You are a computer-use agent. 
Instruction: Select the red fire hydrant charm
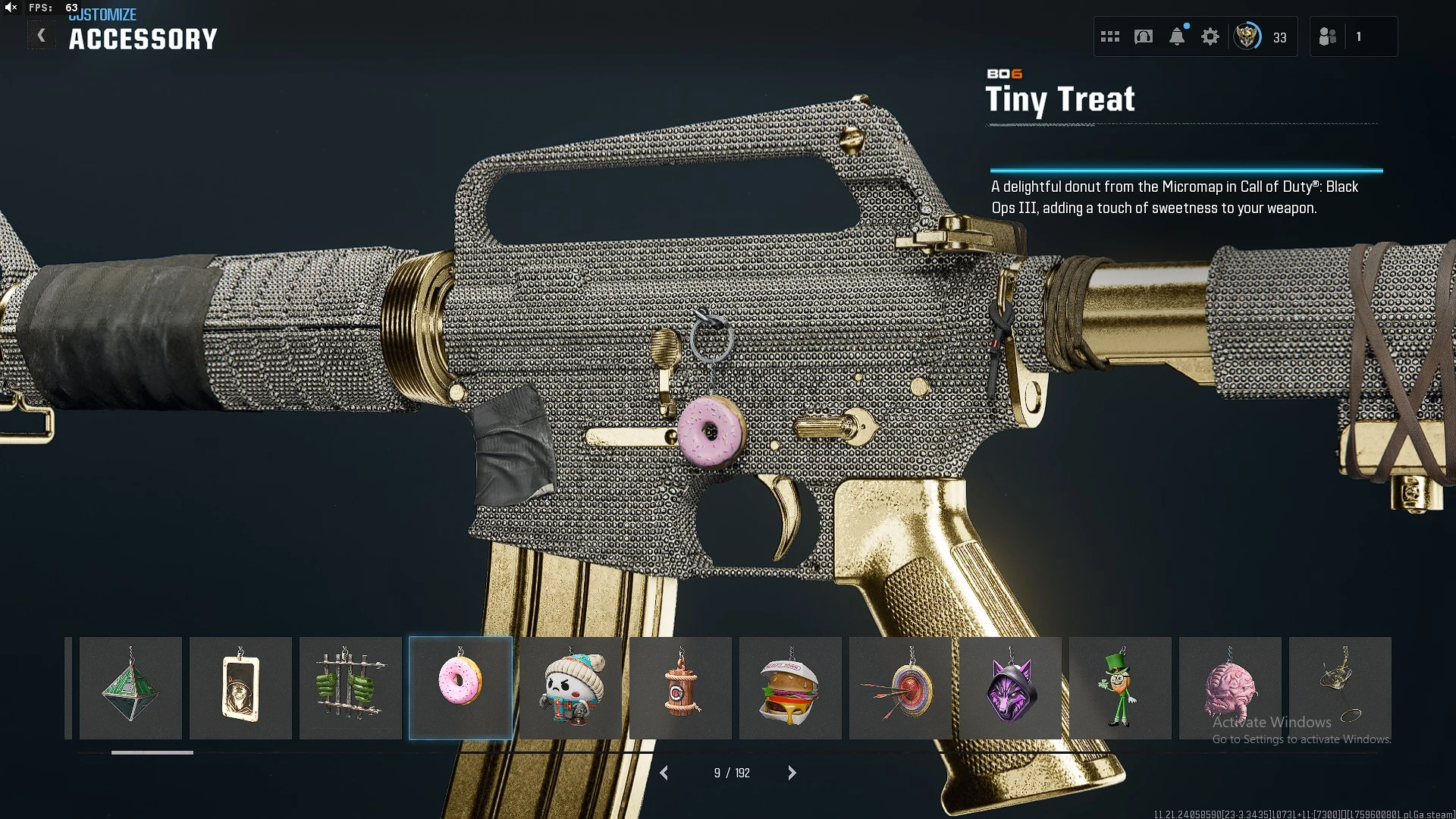pyautogui.click(x=680, y=688)
